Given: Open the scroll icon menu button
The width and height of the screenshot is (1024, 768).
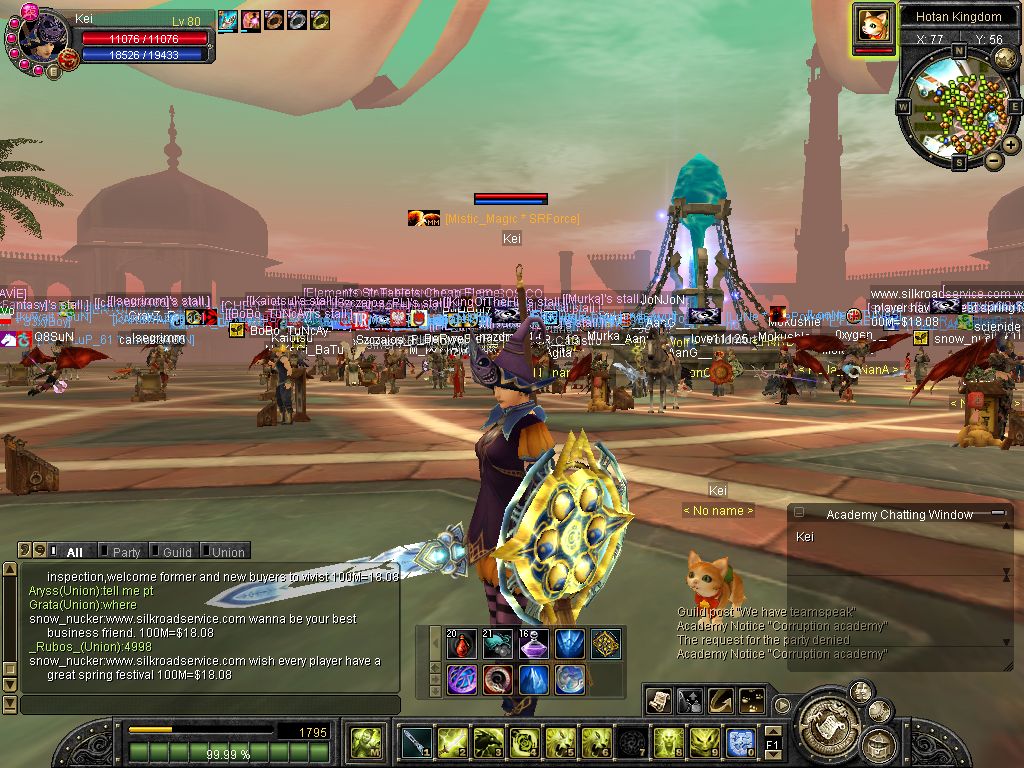Looking at the screenshot, I should pos(658,701).
